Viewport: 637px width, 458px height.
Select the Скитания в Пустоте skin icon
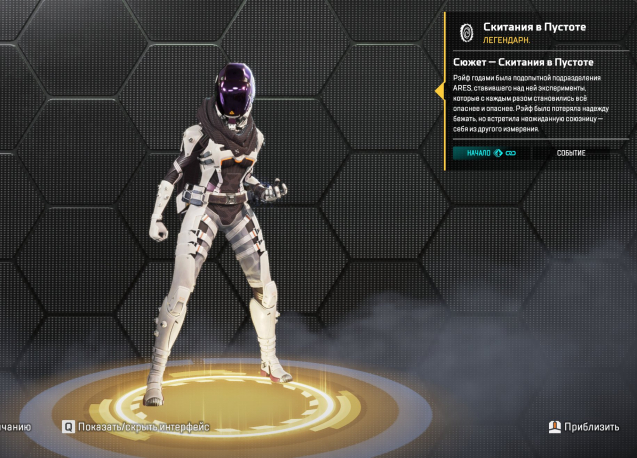point(465,31)
